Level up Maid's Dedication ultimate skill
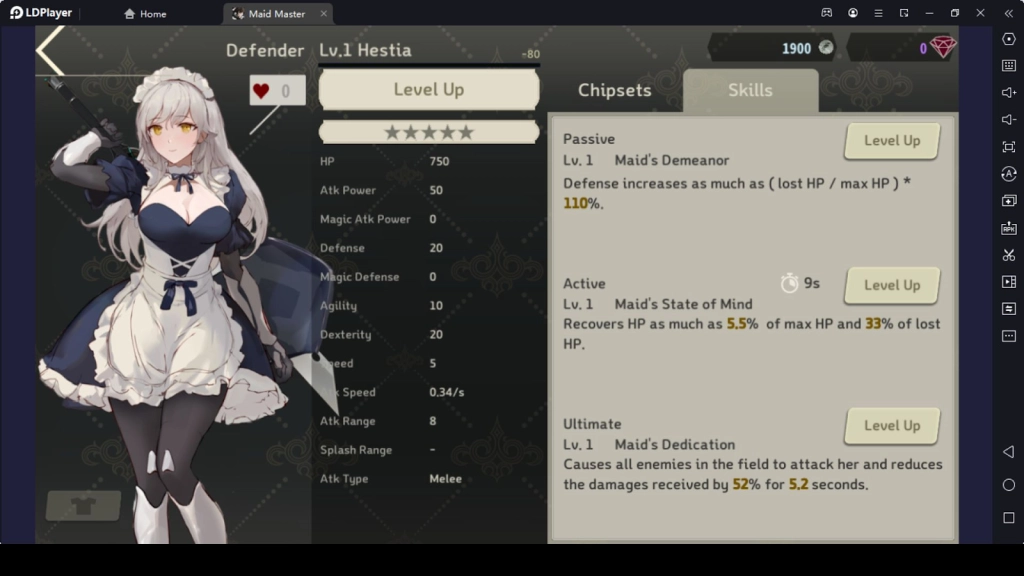 [891, 425]
